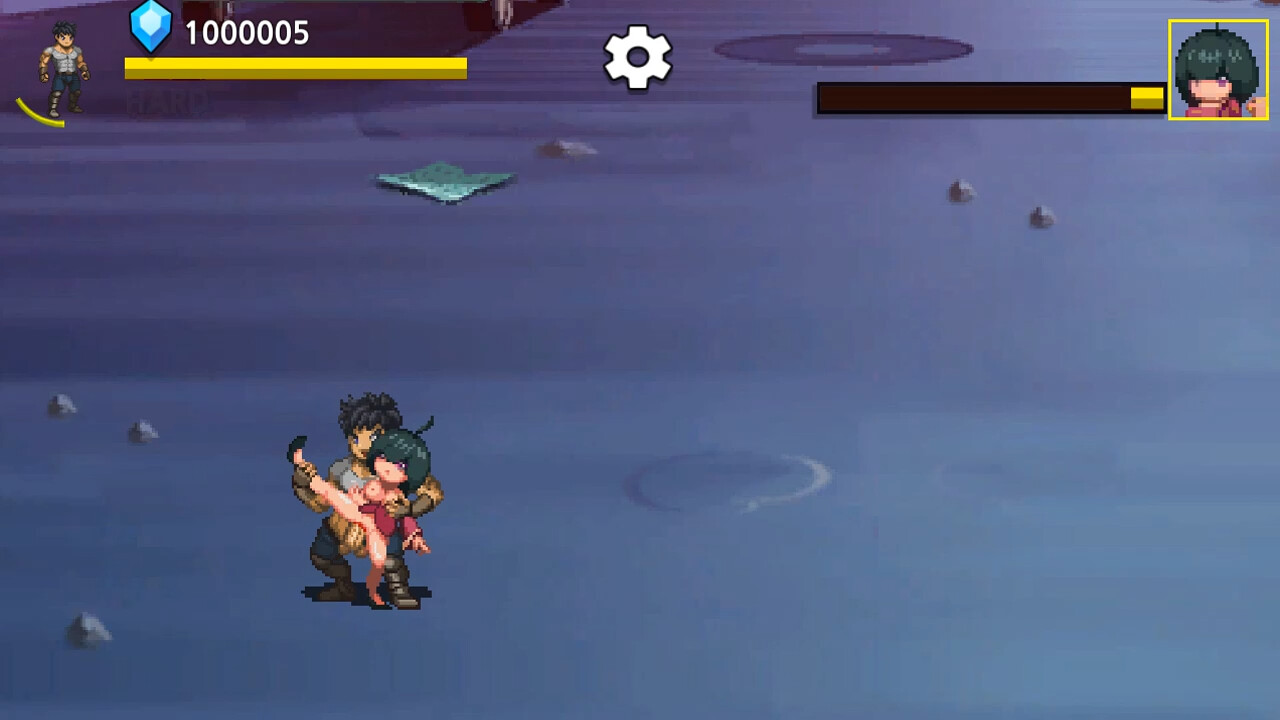Screen dimensions: 1280x720
Task: Select the player character portrait
Action: [63, 68]
